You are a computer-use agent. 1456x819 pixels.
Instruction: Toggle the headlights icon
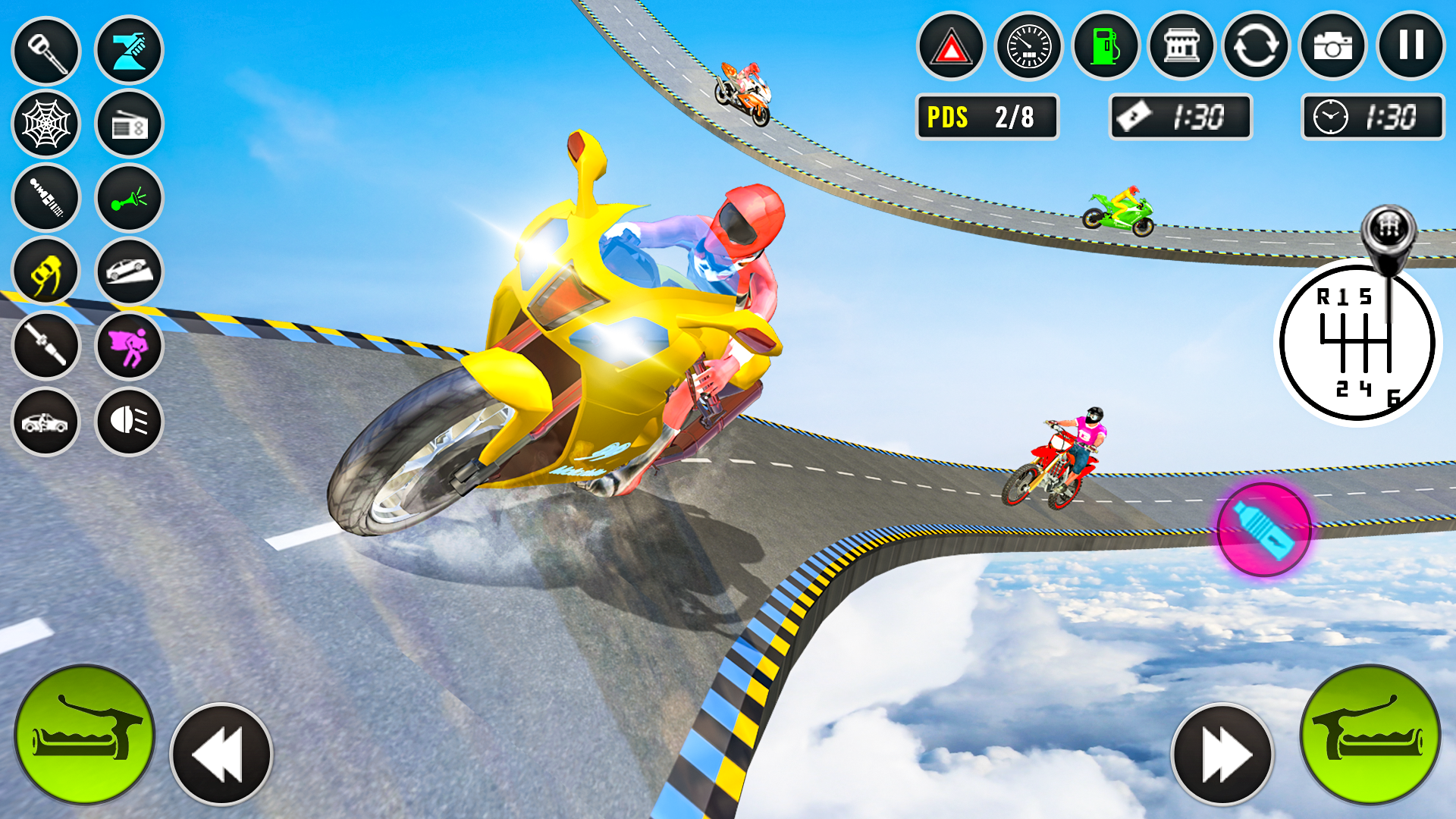coord(129,421)
